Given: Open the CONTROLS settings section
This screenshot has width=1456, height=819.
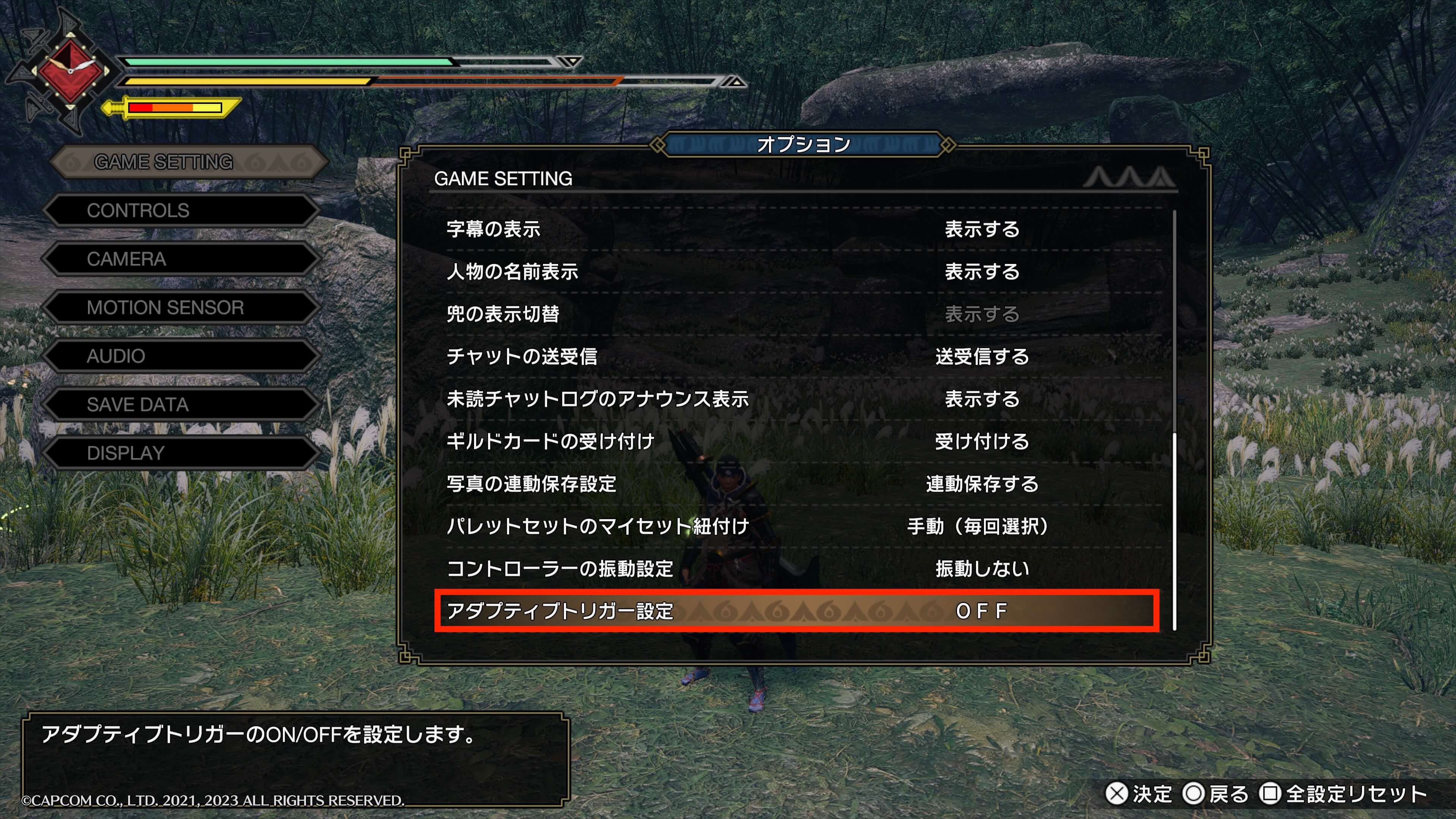Looking at the screenshot, I should (x=181, y=211).
